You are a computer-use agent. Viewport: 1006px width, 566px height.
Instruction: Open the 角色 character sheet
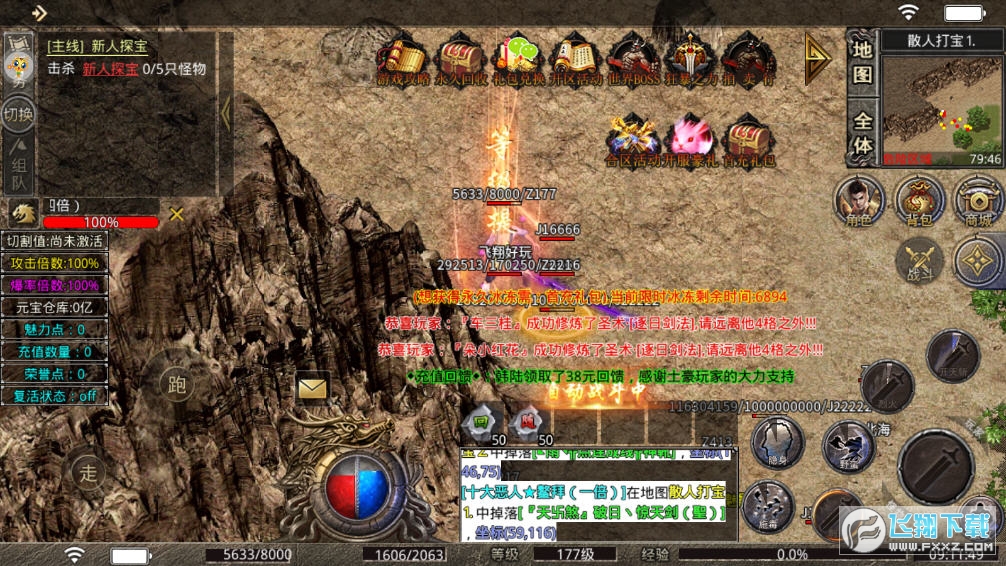pos(859,199)
